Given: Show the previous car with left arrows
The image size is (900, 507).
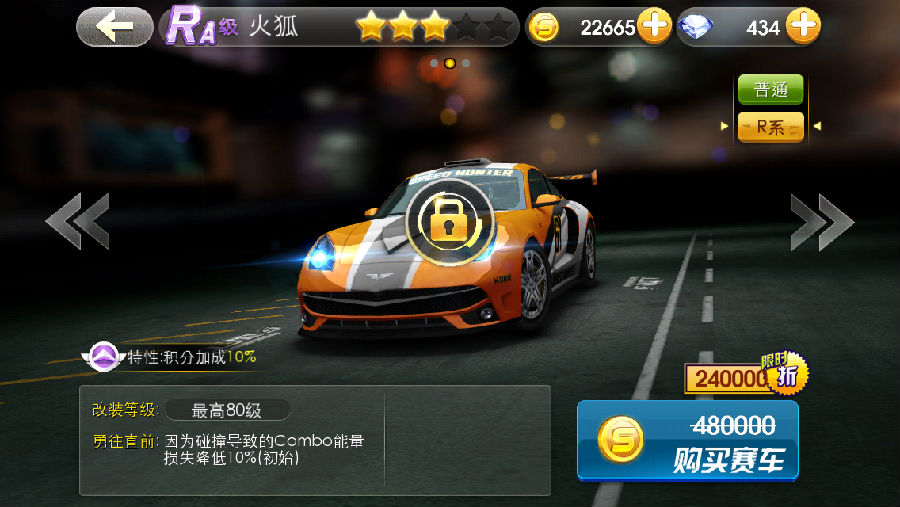Looking at the screenshot, I should (x=77, y=221).
